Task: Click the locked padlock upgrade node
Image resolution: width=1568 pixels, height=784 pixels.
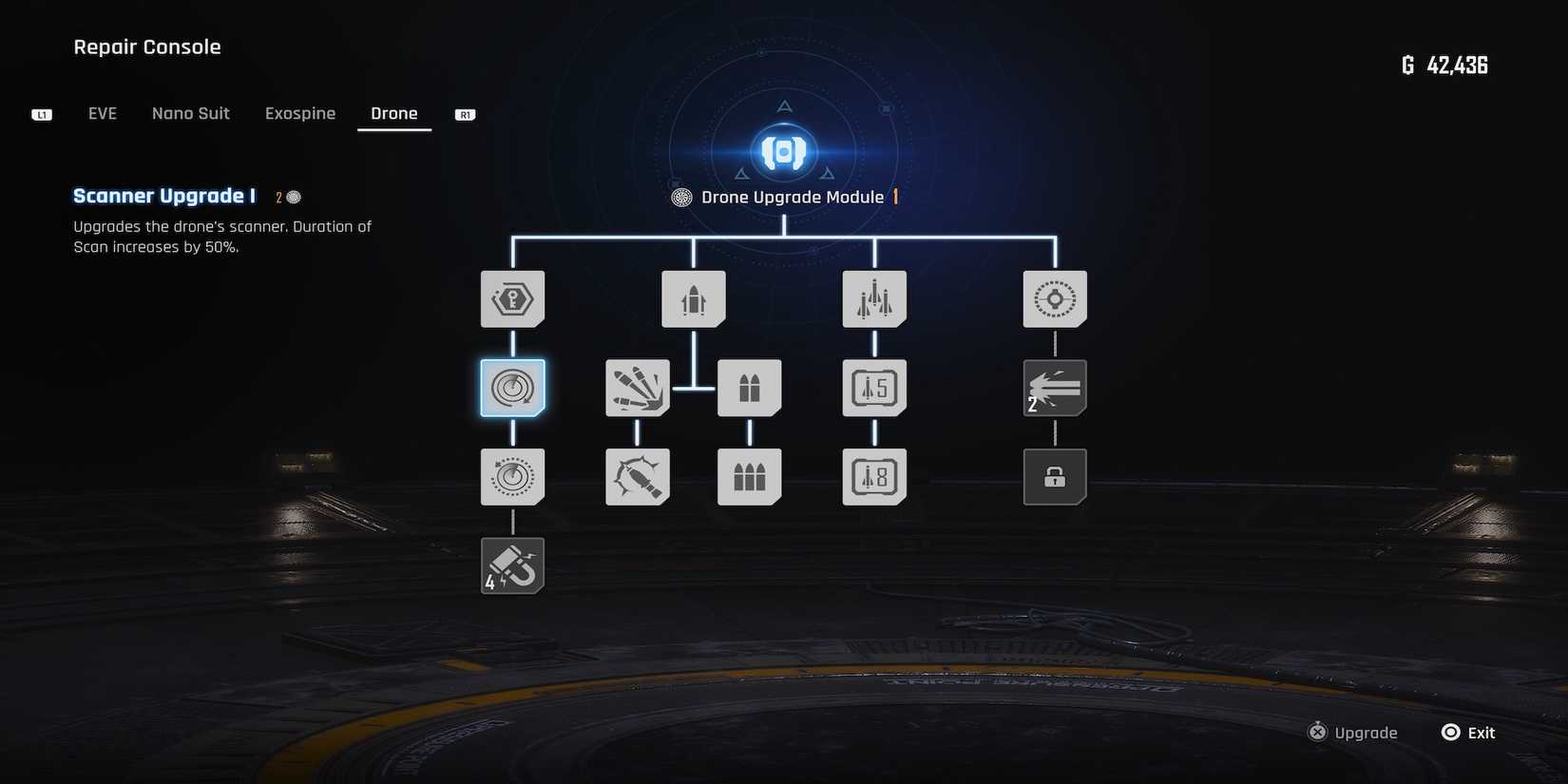Action: point(1054,476)
